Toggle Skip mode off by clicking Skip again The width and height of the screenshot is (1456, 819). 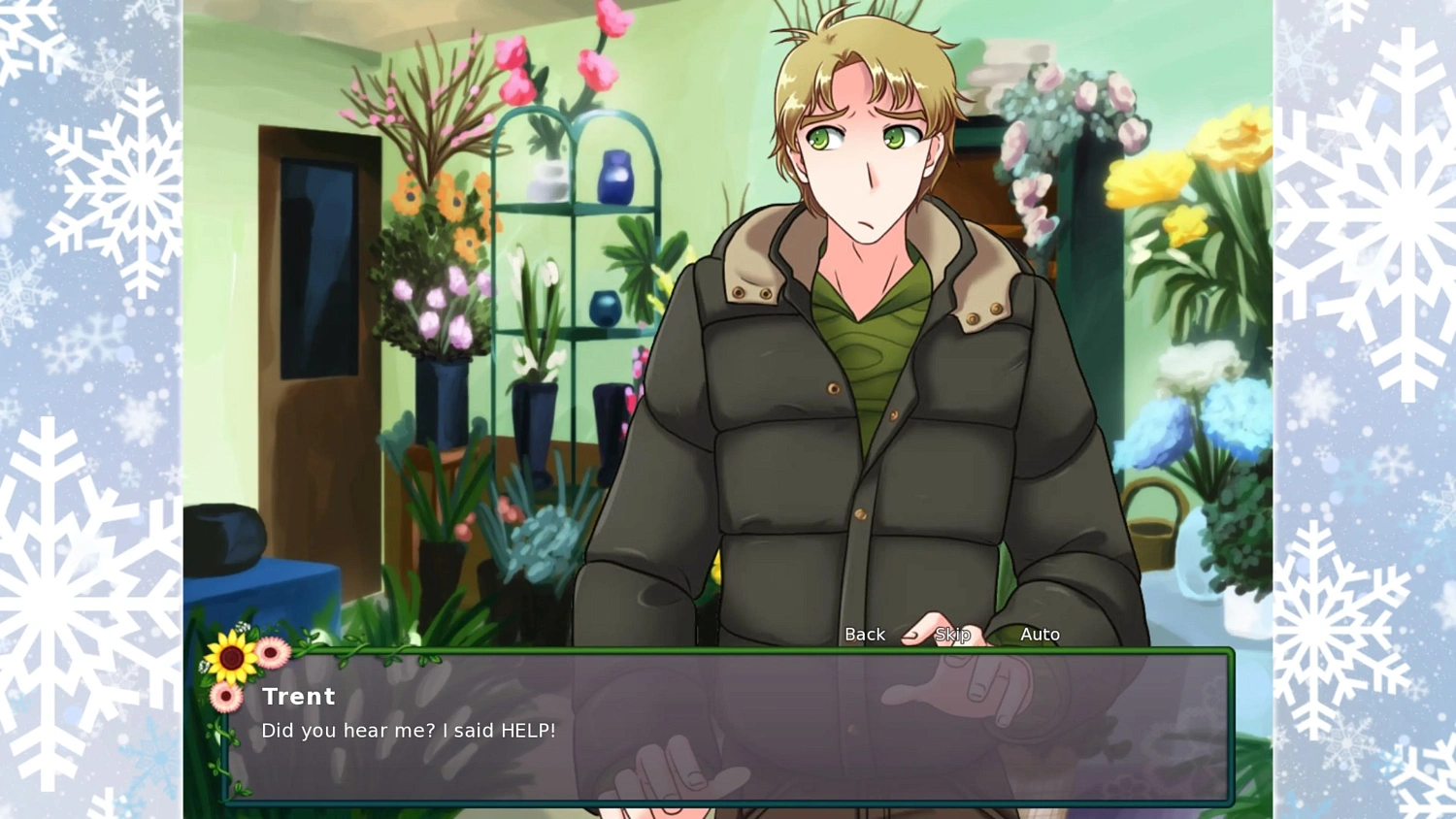(952, 634)
